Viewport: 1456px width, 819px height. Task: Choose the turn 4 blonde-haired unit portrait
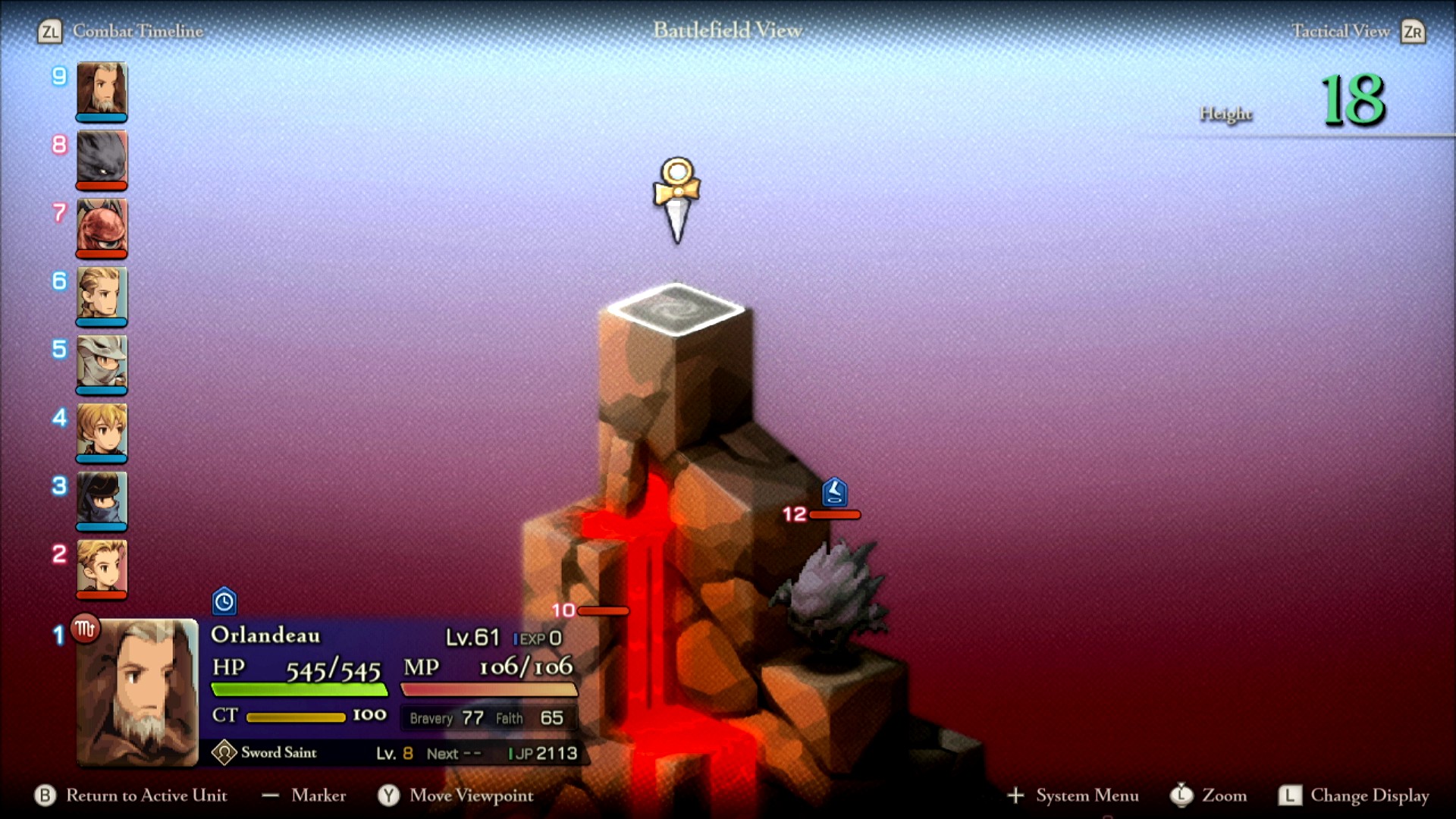[102, 431]
